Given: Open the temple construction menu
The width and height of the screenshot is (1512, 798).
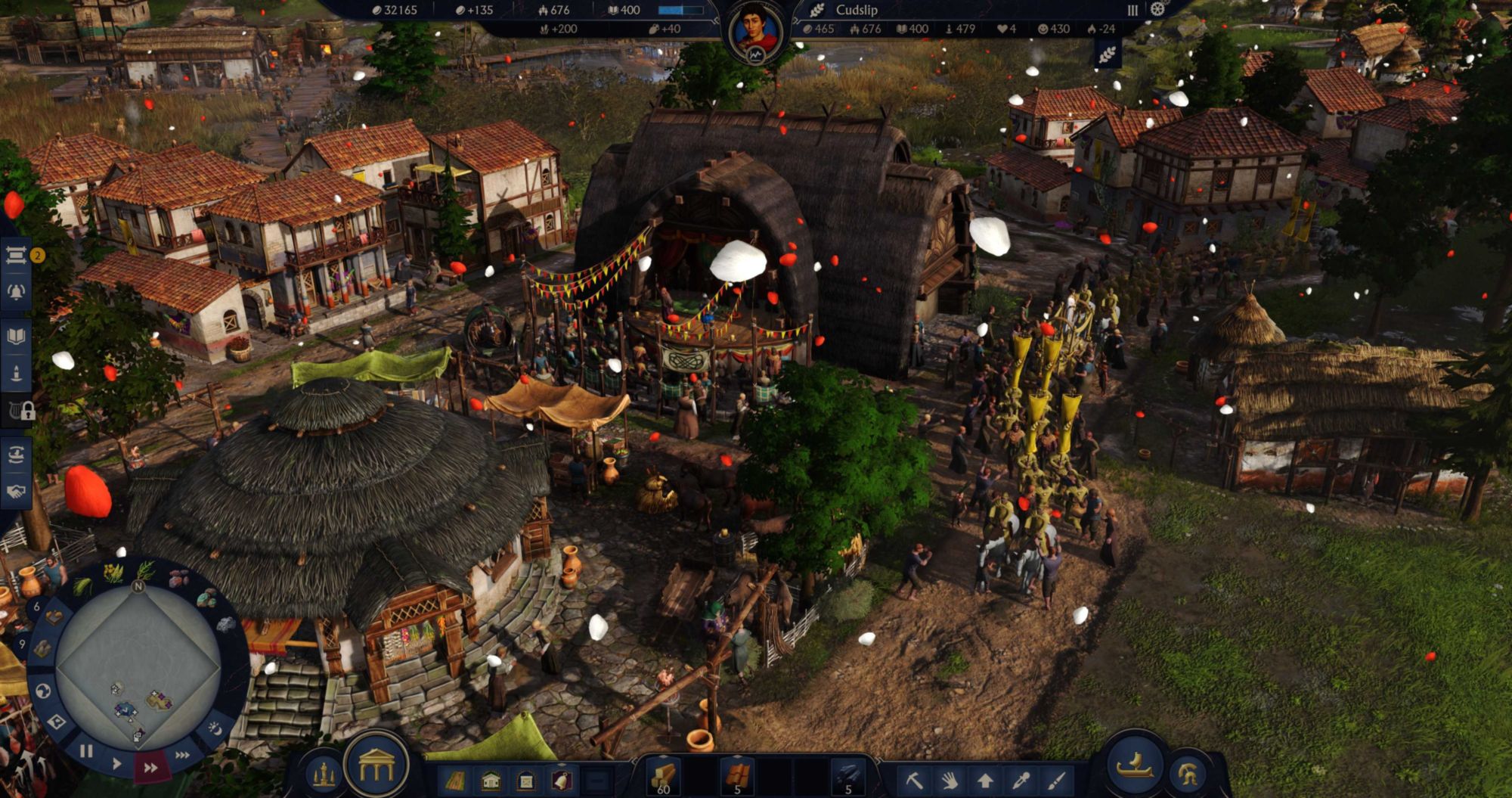Looking at the screenshot, I should [376, 768].
